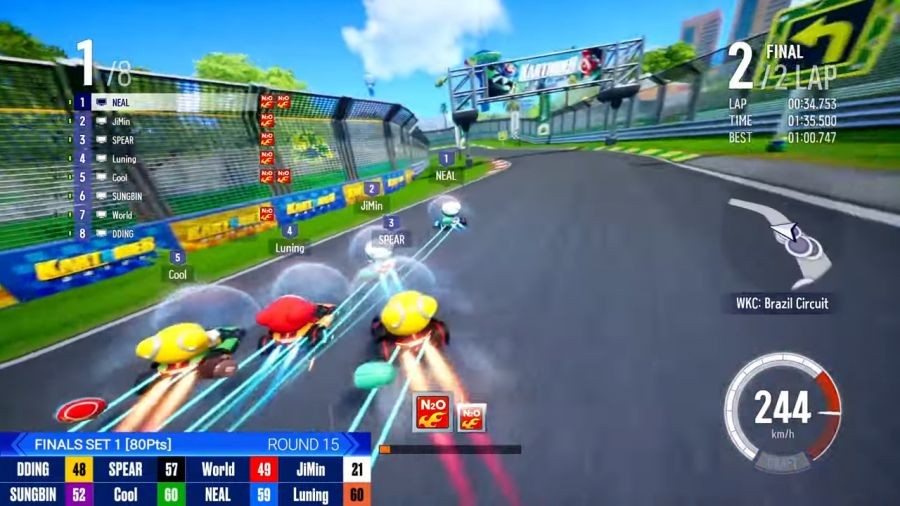Viewport: 900px width, 506px height.
Task: Select NEAL's row in the ranking list
Action: [x=120, y=102]
